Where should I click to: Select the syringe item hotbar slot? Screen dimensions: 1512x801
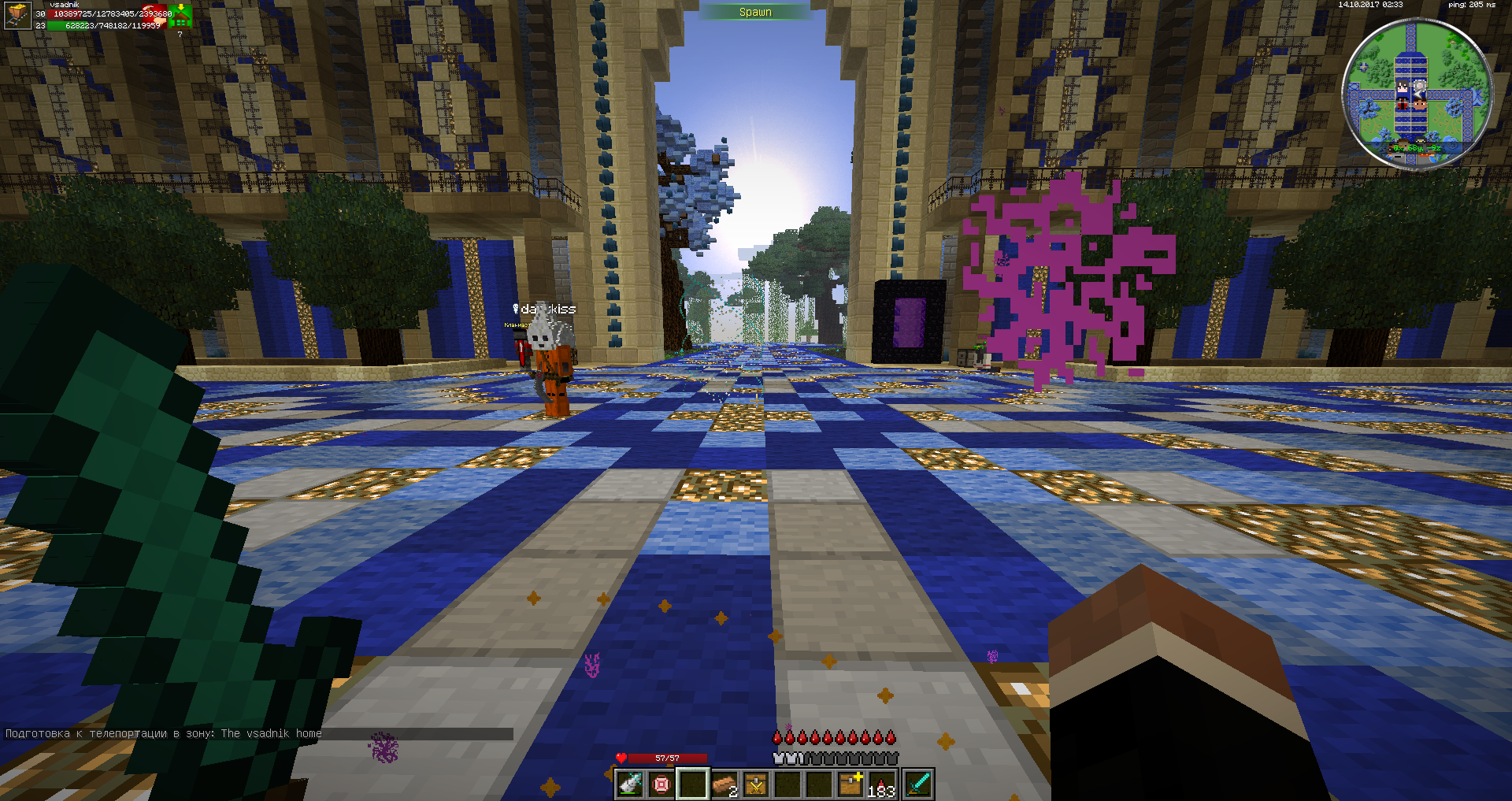(x=630, y=784)
